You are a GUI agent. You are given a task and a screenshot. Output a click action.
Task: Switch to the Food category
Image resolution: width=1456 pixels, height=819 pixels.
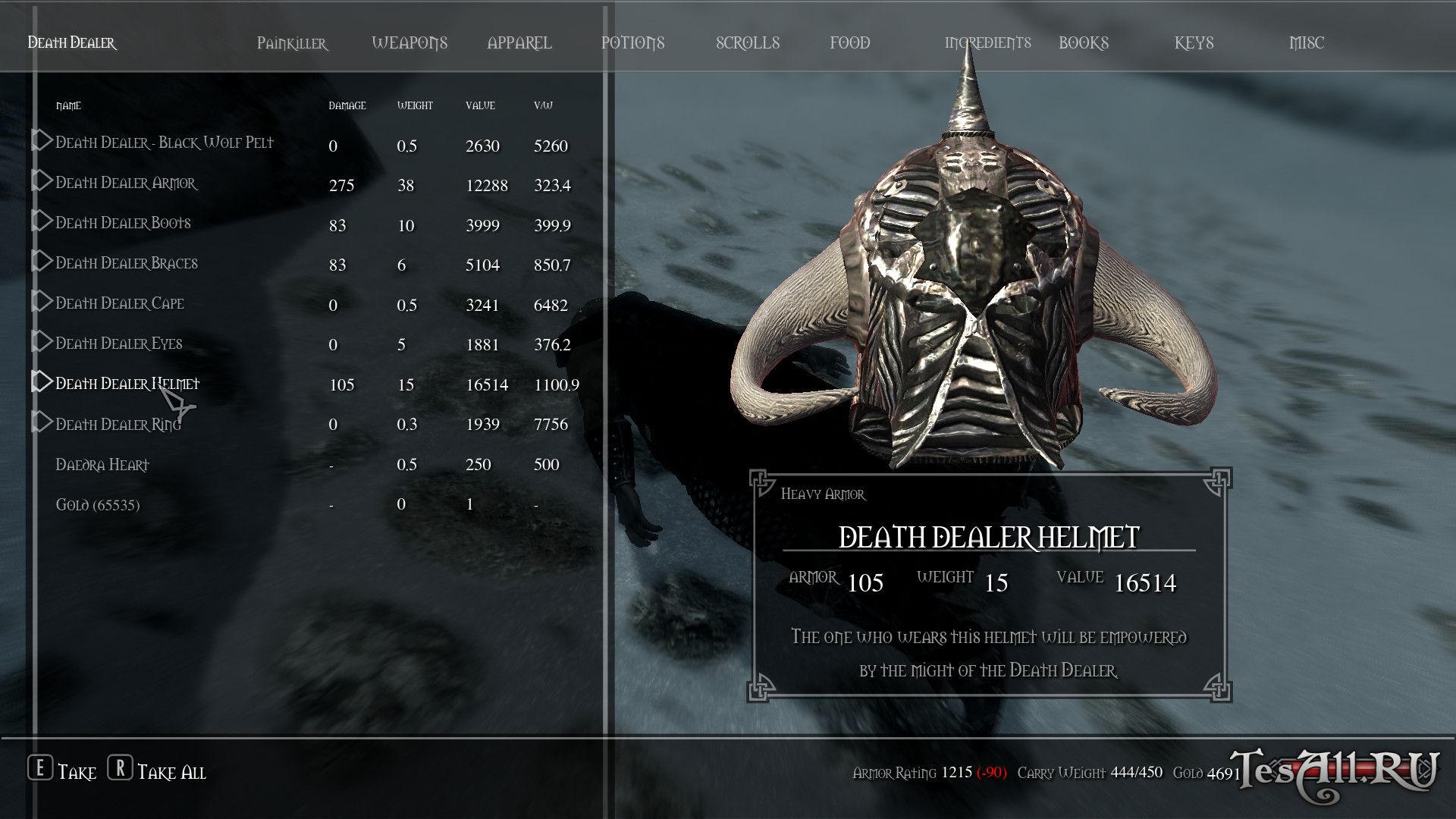tap(849, 43)
